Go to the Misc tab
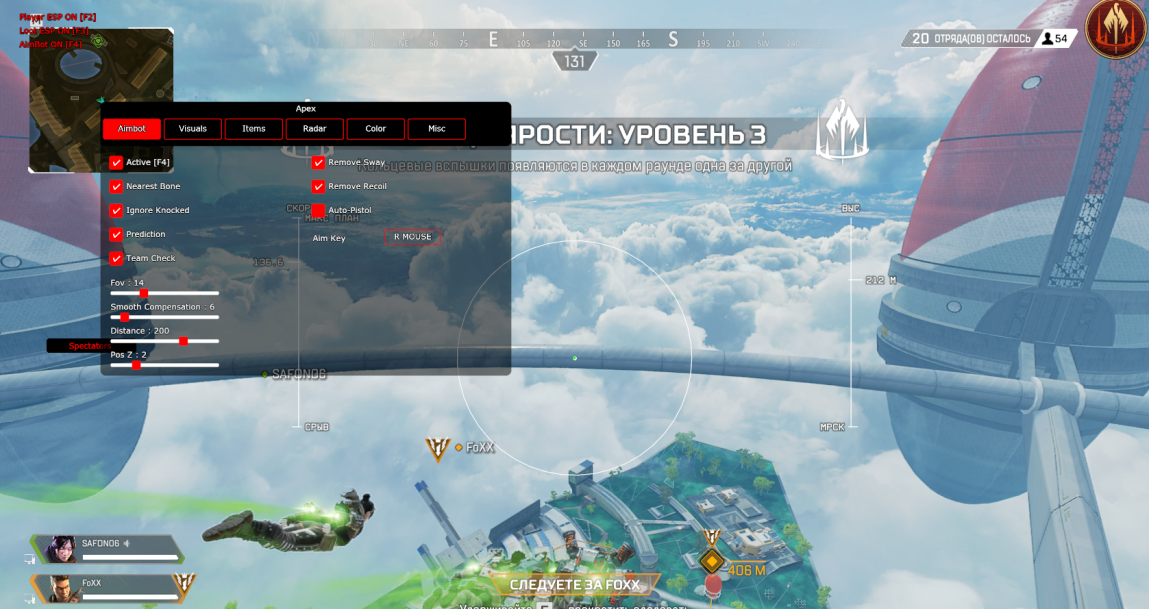 [436, 129]
